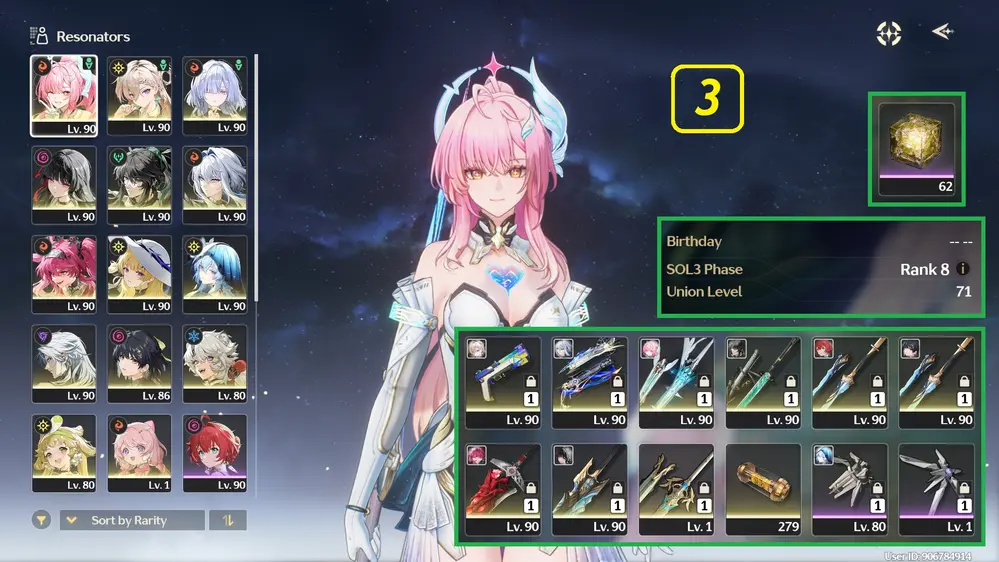
Task: Select the pink-haired Lv. 1 resonator
Action: click(x=139, y=453)
